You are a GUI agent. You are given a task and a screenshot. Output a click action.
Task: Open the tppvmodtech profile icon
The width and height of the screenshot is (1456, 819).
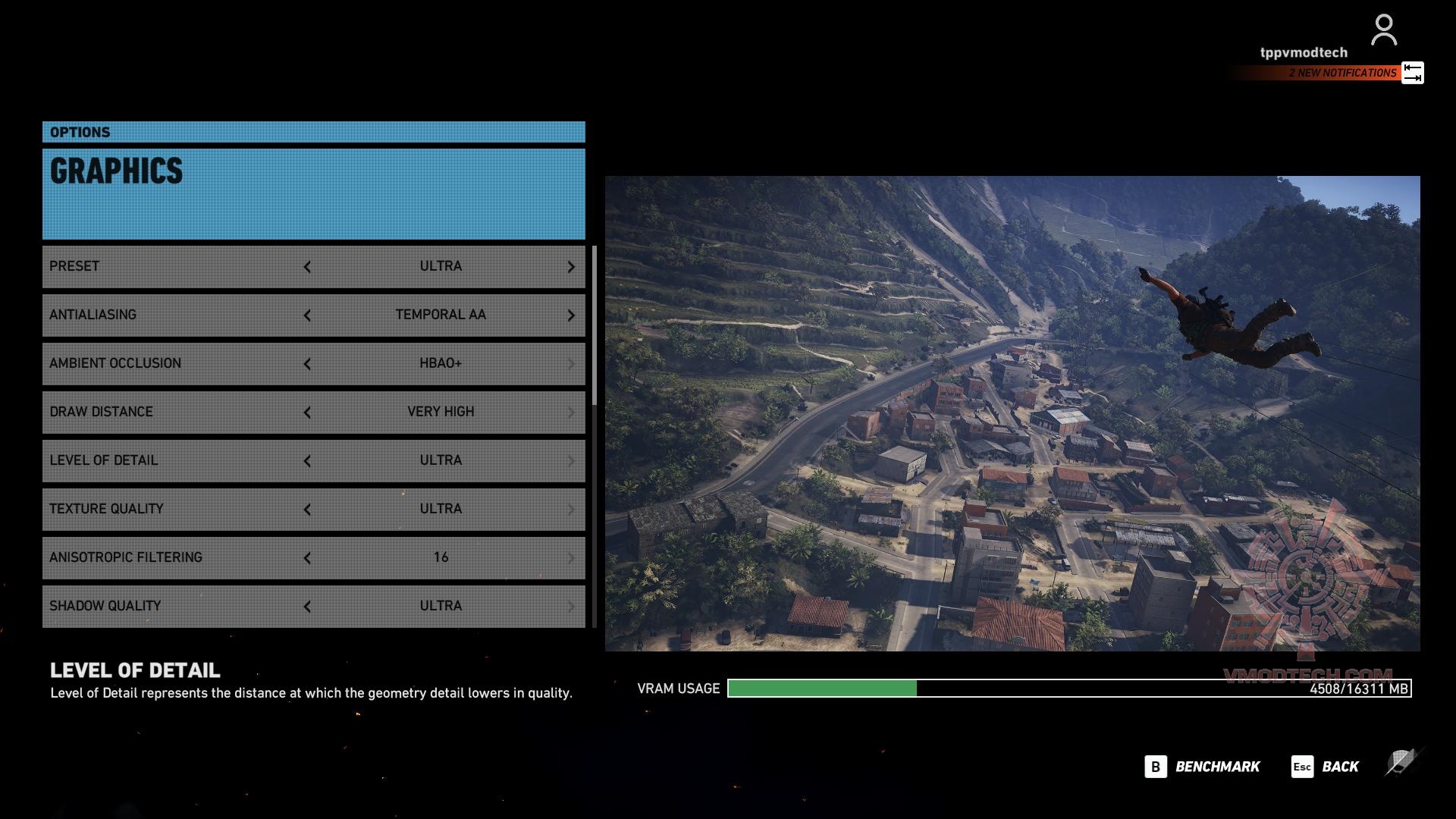pyautogui.click(x=1383, y=31)
